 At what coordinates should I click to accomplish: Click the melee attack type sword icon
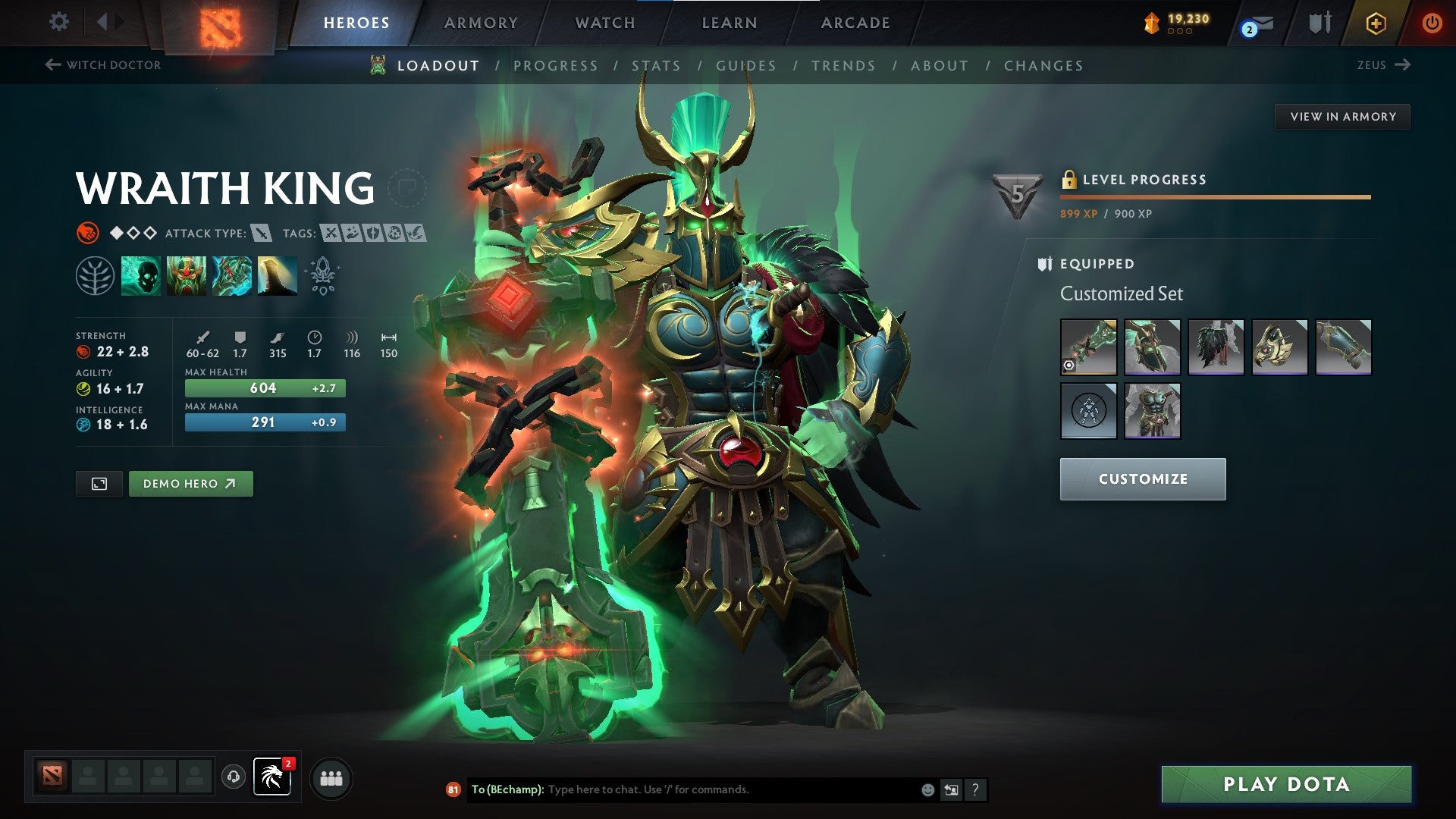point(262,234)
